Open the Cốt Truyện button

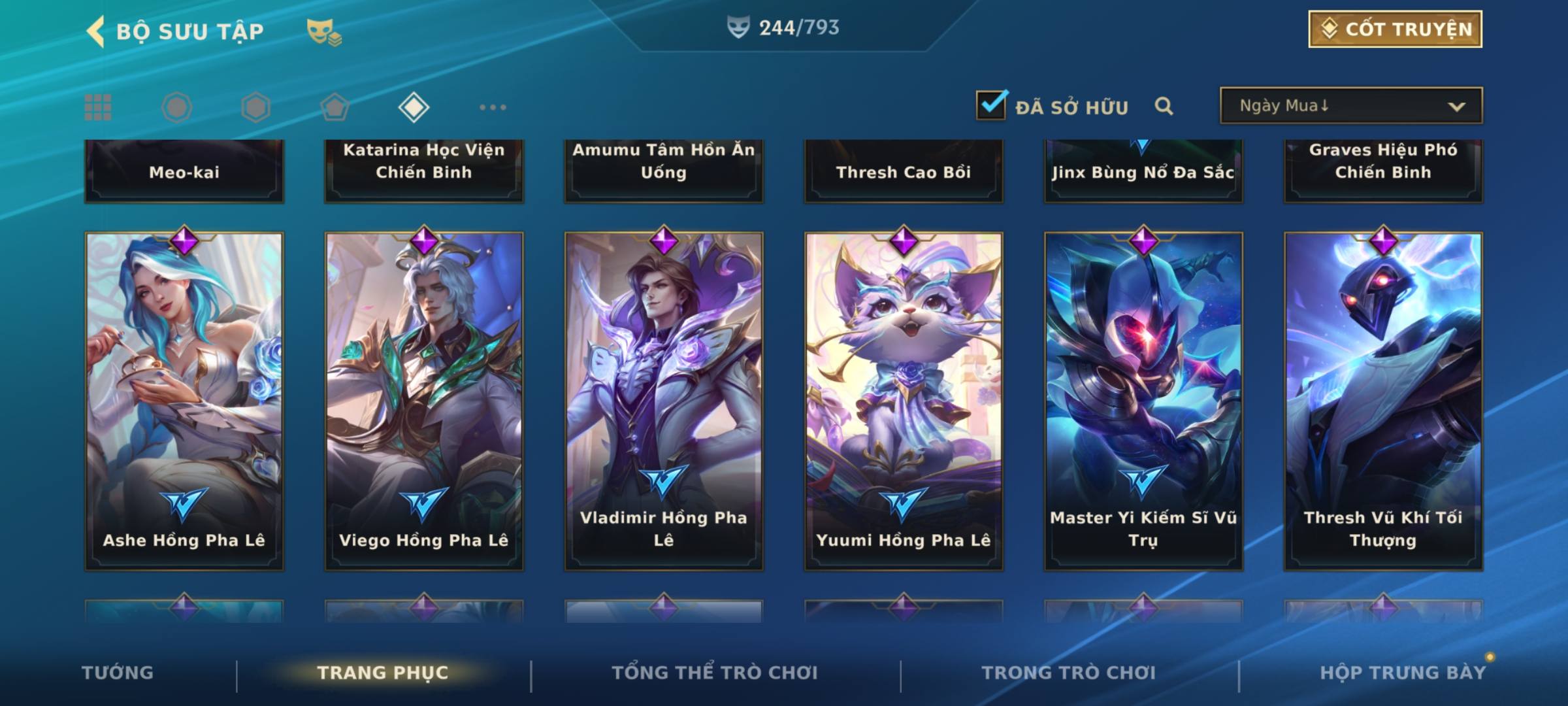click(x=1395, y=29)
